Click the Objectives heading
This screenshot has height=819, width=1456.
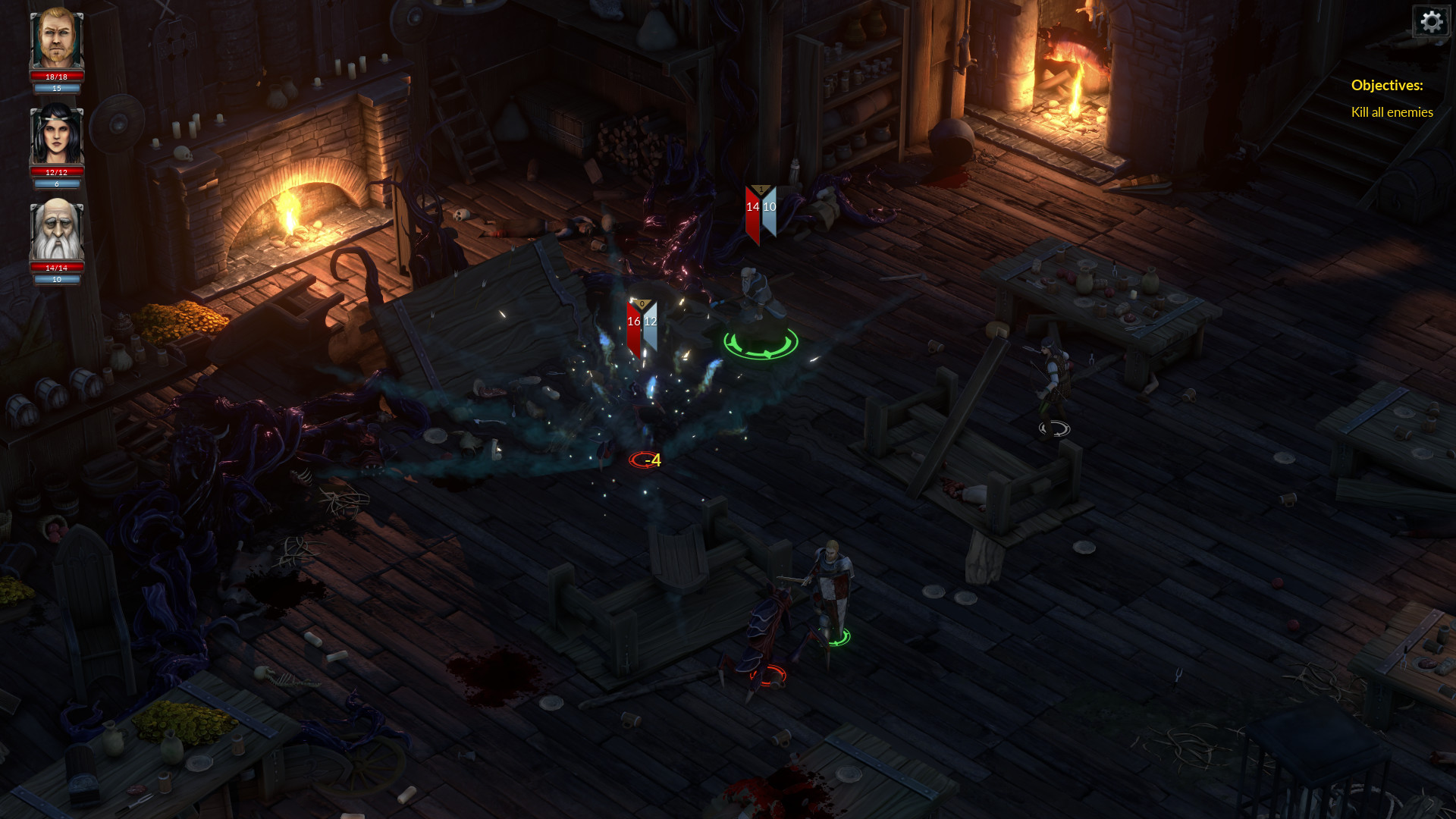(x=1386, y=86)
